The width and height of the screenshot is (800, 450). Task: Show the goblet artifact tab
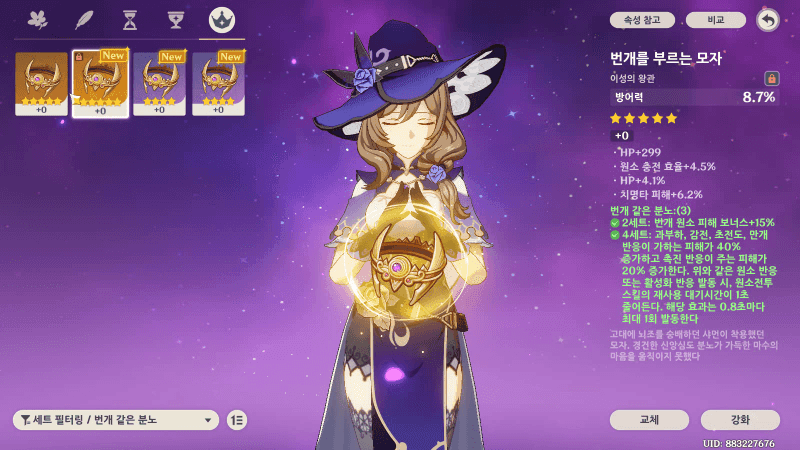point(176,20)
